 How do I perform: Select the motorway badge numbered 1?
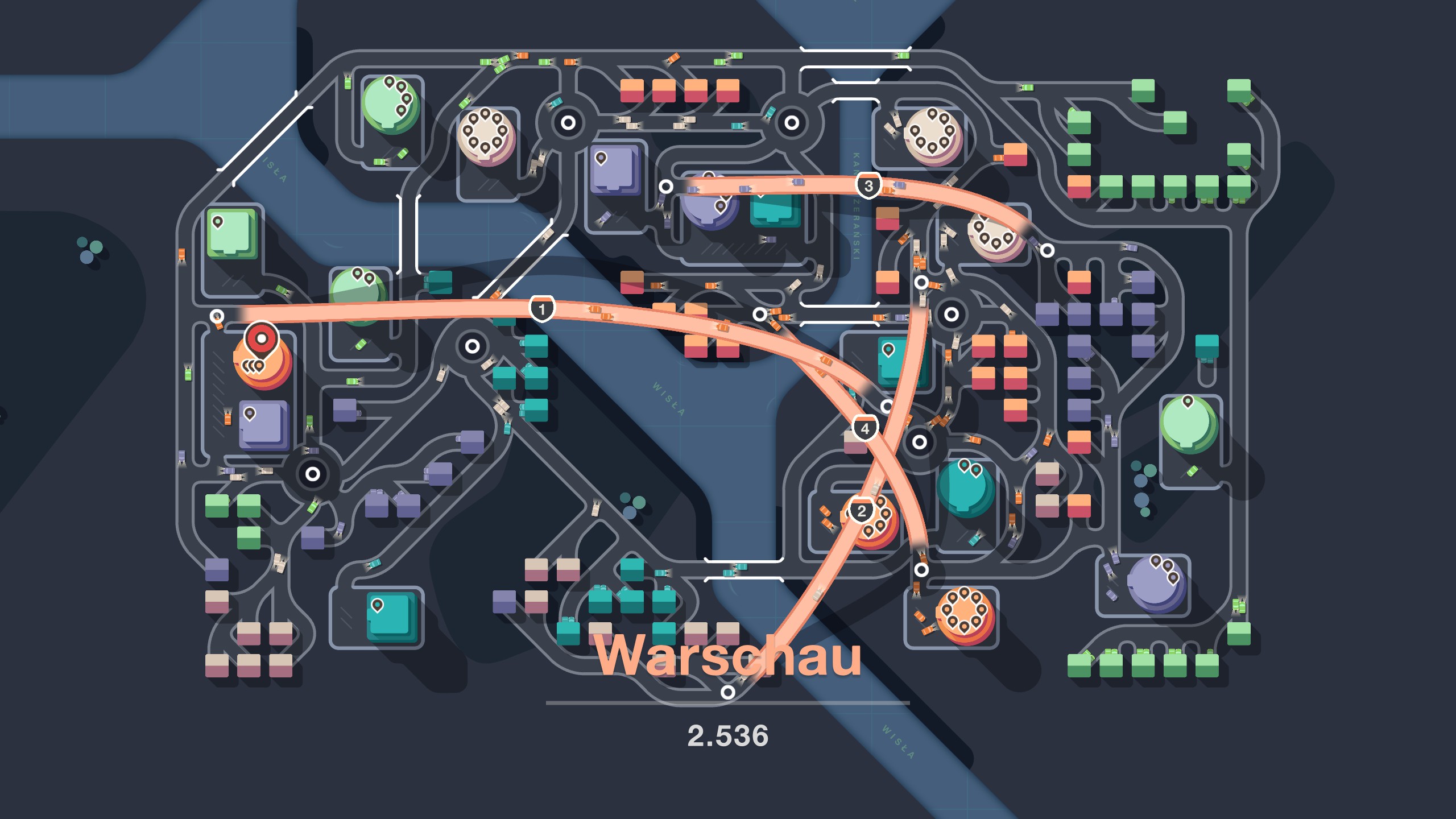(x=541, y=309)
